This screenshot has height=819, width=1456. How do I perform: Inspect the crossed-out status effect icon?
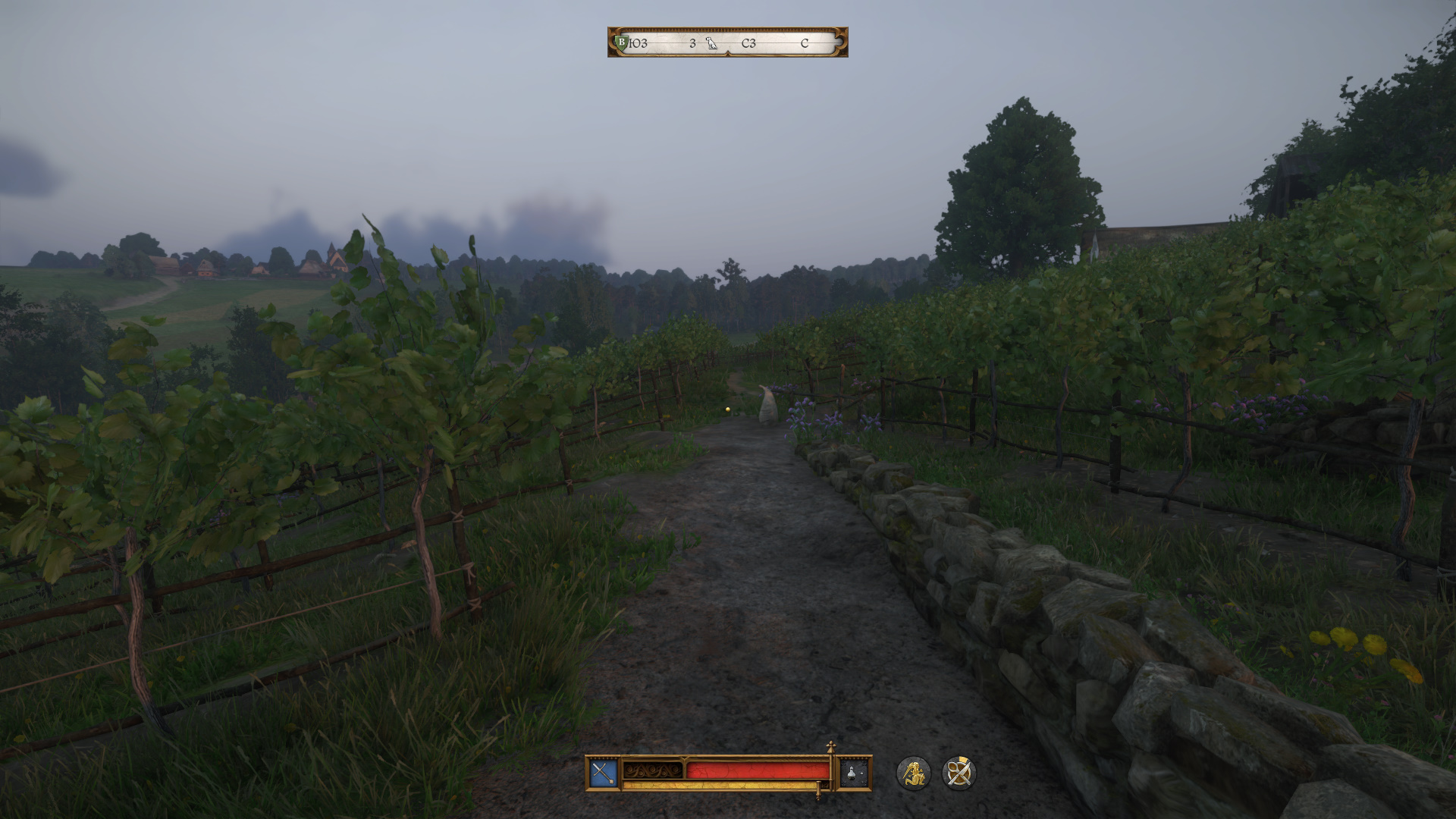click(959, 773)
